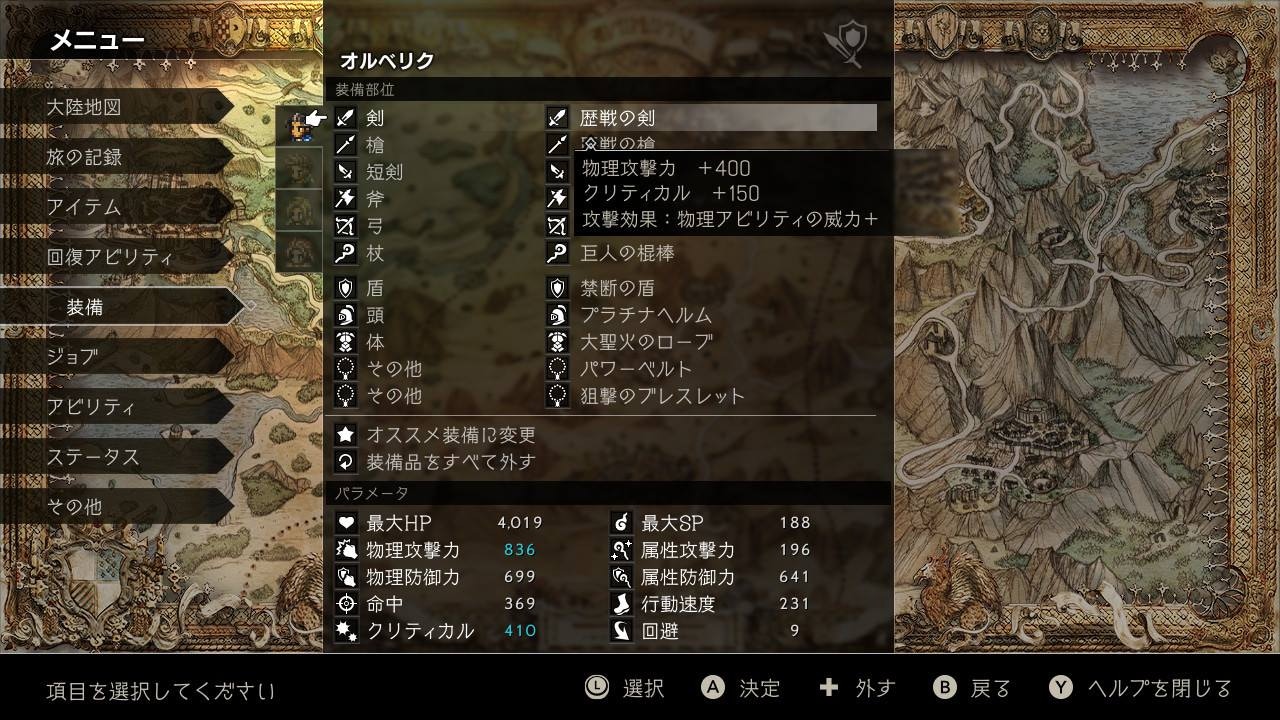Open the 大陸地図 world map entry
The width and height of the screenshot is (1280, 720).
(x=84, y=107)
